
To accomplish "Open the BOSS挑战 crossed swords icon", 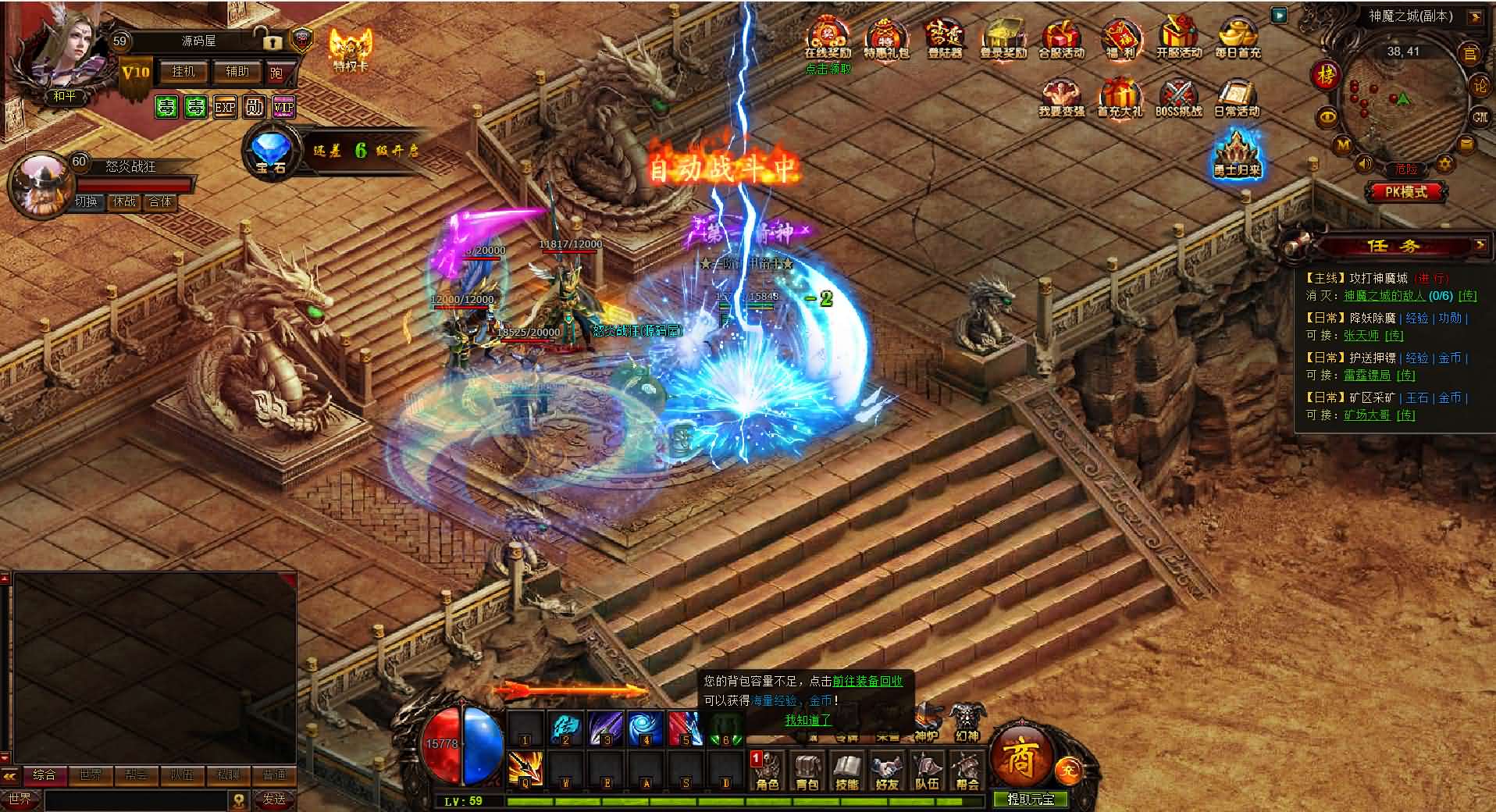I will [x=1178, y=98].
